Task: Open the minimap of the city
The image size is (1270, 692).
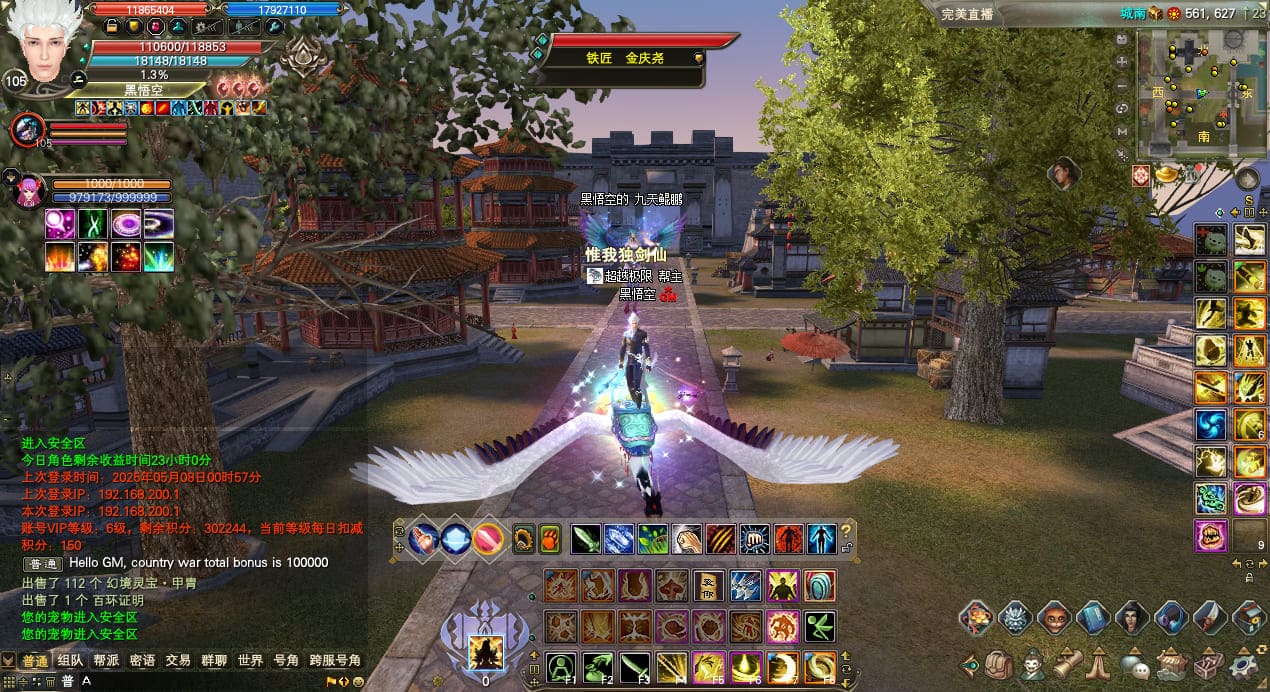Action: pos(1190,95)
